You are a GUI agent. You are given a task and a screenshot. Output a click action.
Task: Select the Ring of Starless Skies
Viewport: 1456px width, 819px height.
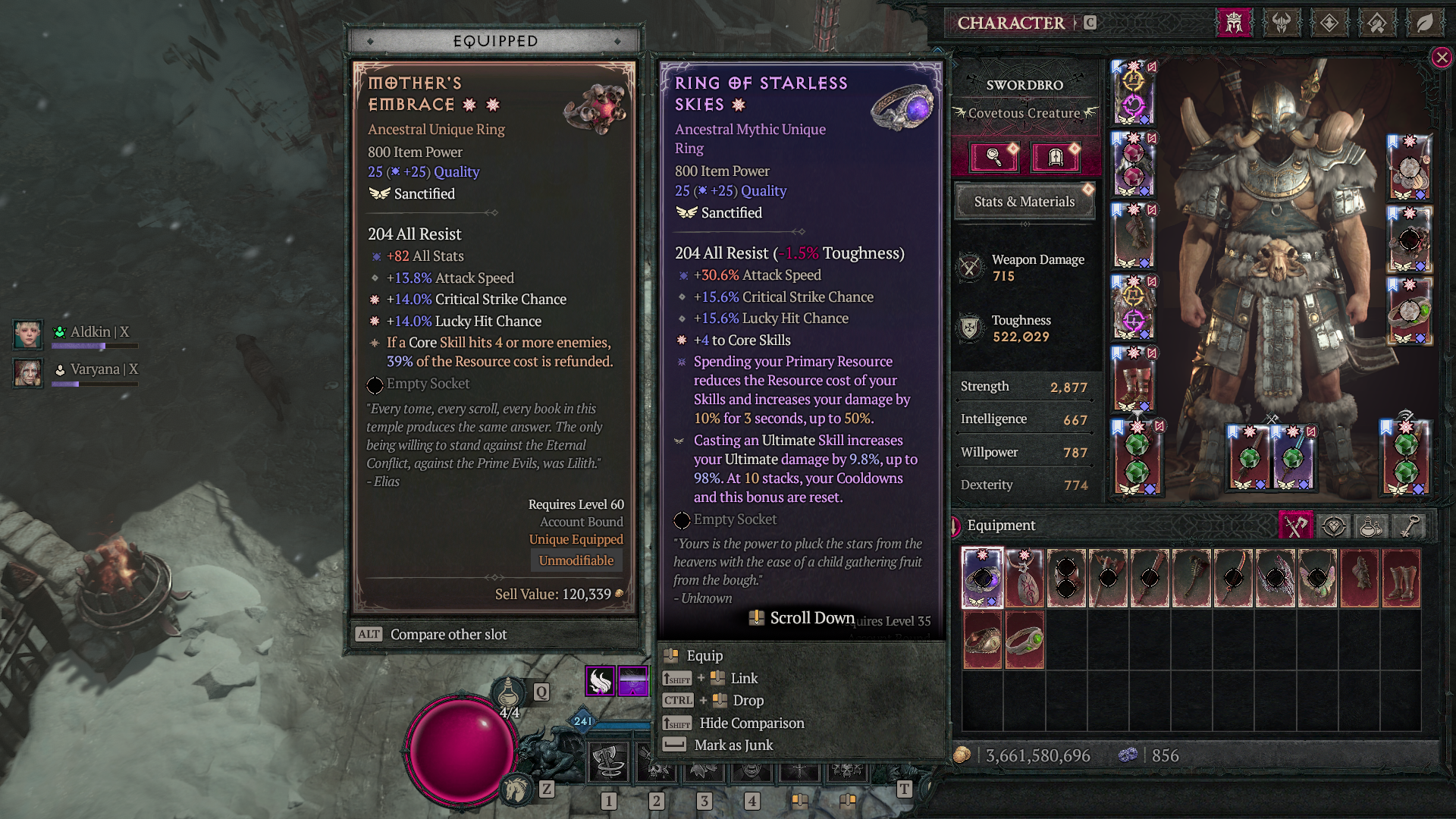982,578
